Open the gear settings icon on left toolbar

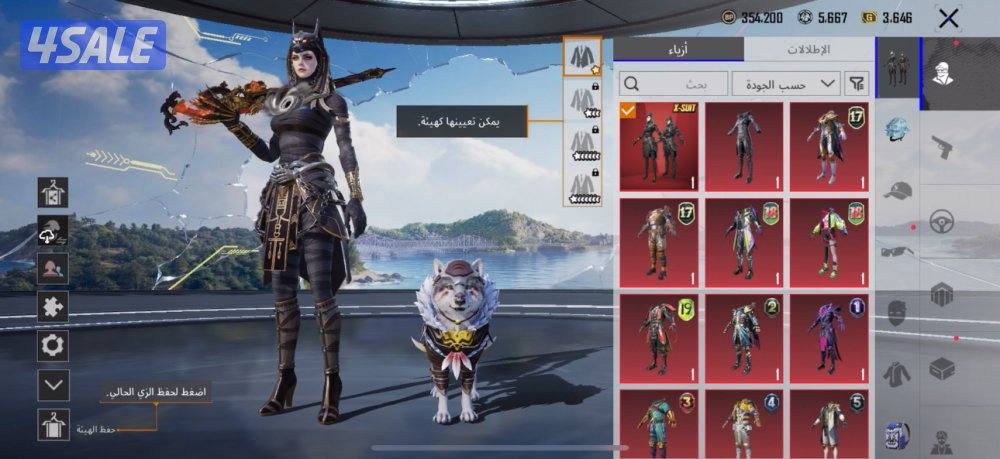[x=53, y=346]
